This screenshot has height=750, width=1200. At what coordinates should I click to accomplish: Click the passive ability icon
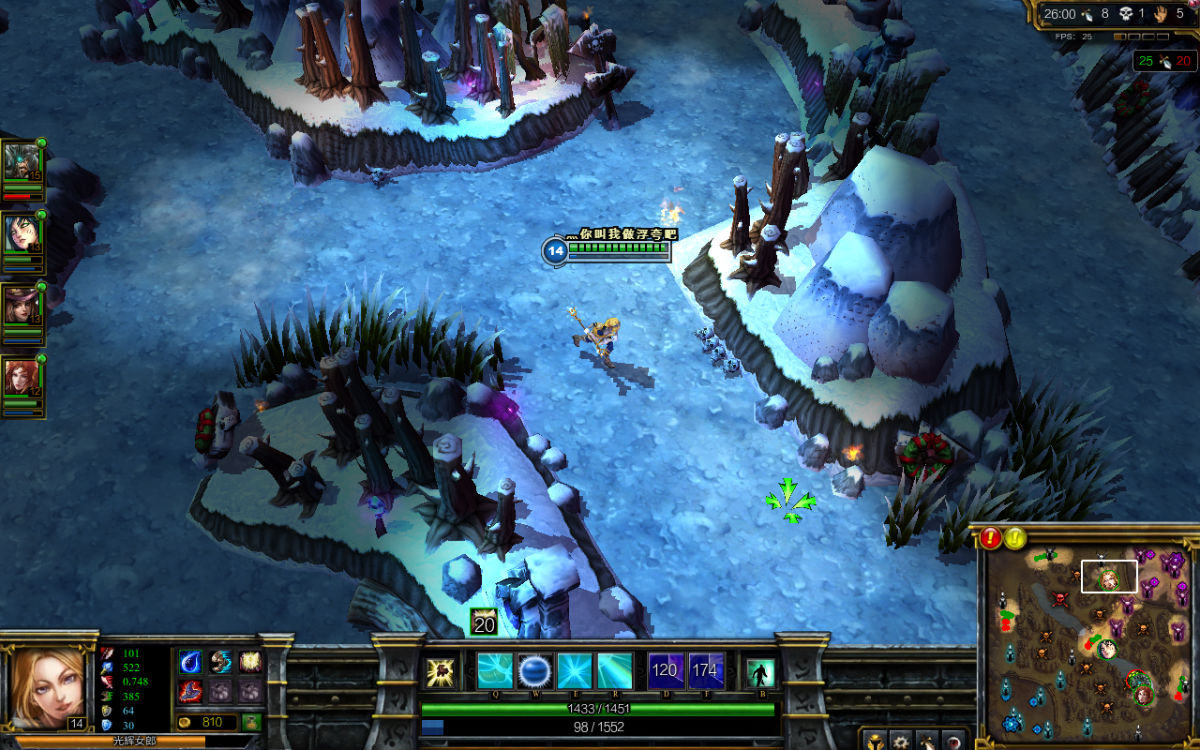pyautogui.click(x=441, y=672)
